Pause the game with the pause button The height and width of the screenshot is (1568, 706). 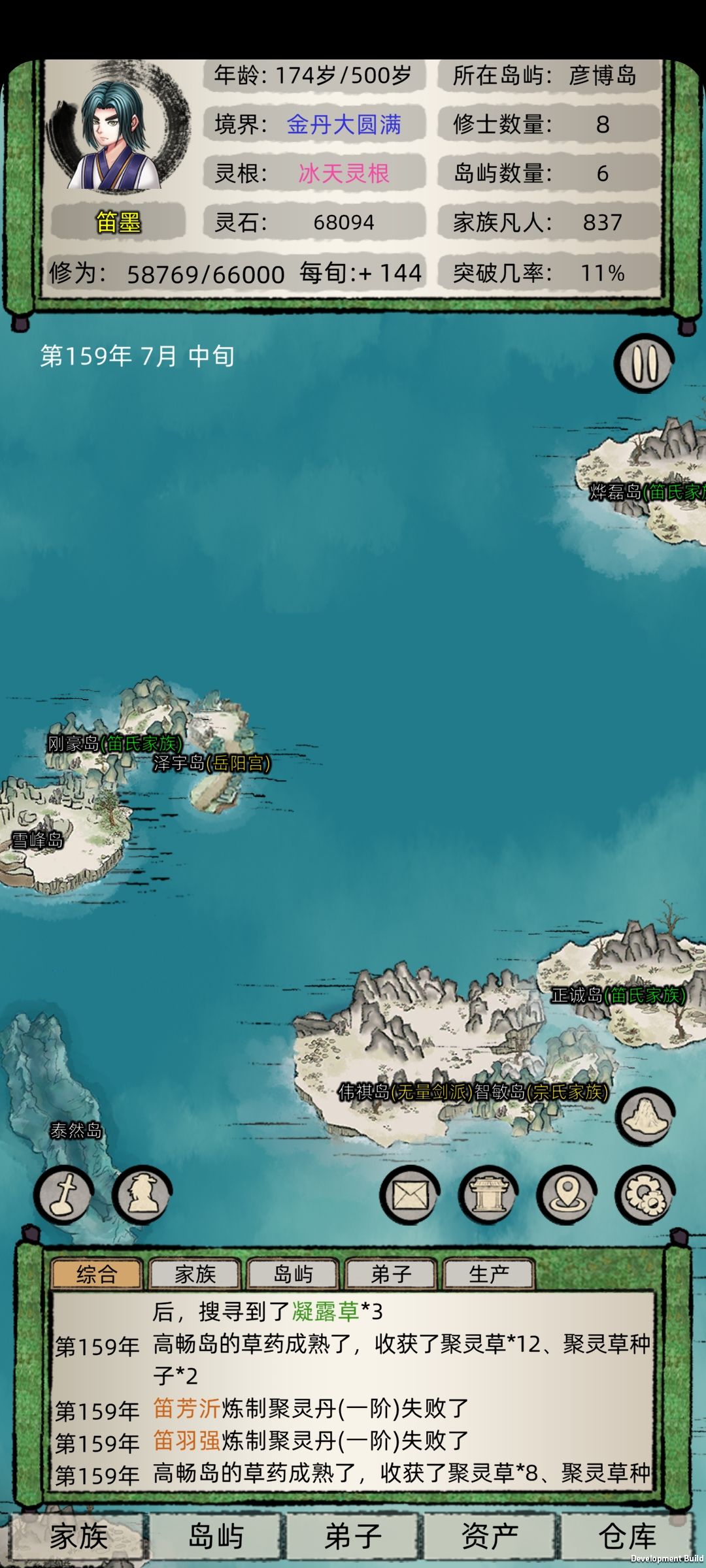(x=643, y=363)
